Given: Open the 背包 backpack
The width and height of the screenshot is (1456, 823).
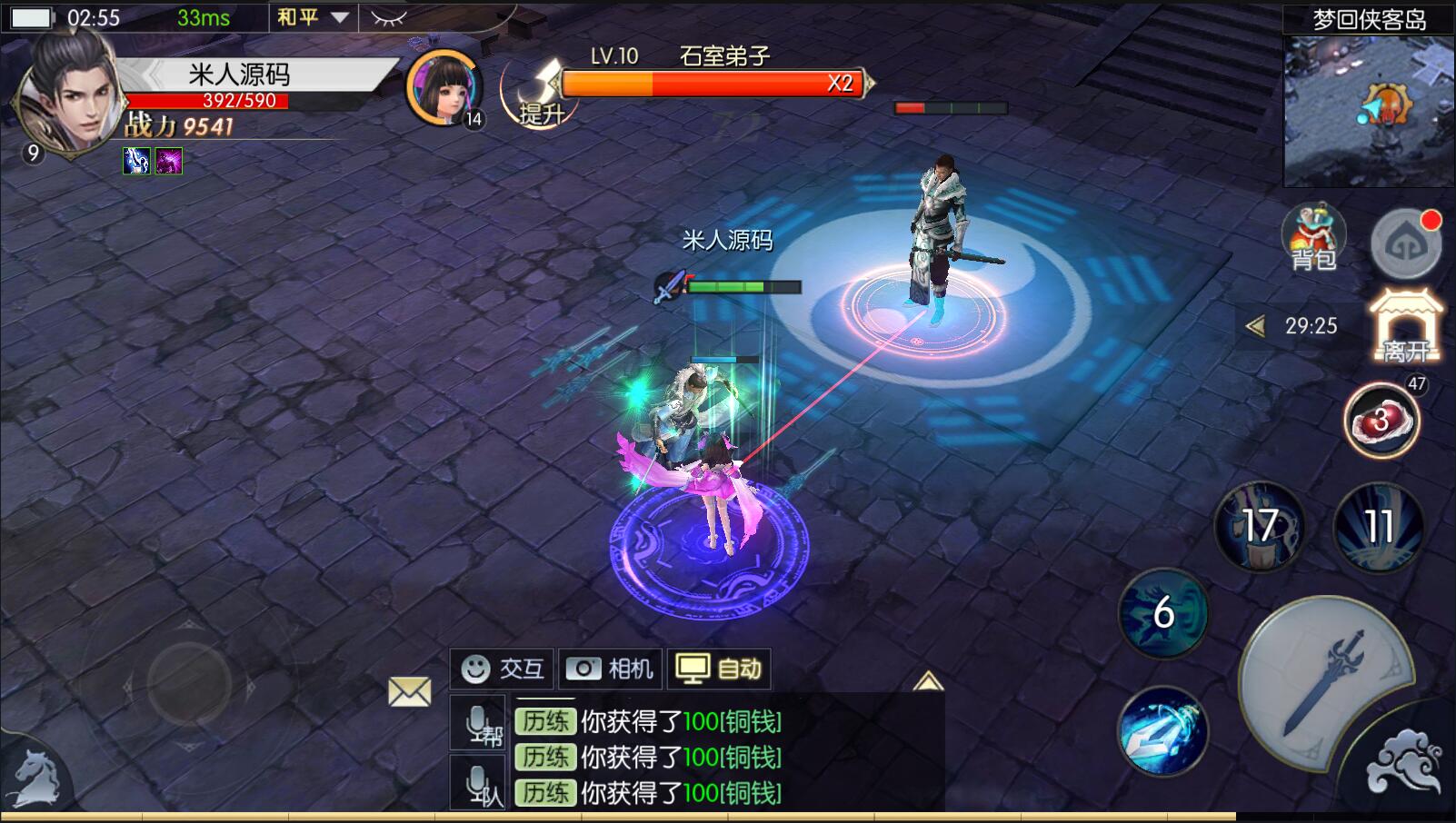Looking at the screenshot, I should coord(1313,238).
